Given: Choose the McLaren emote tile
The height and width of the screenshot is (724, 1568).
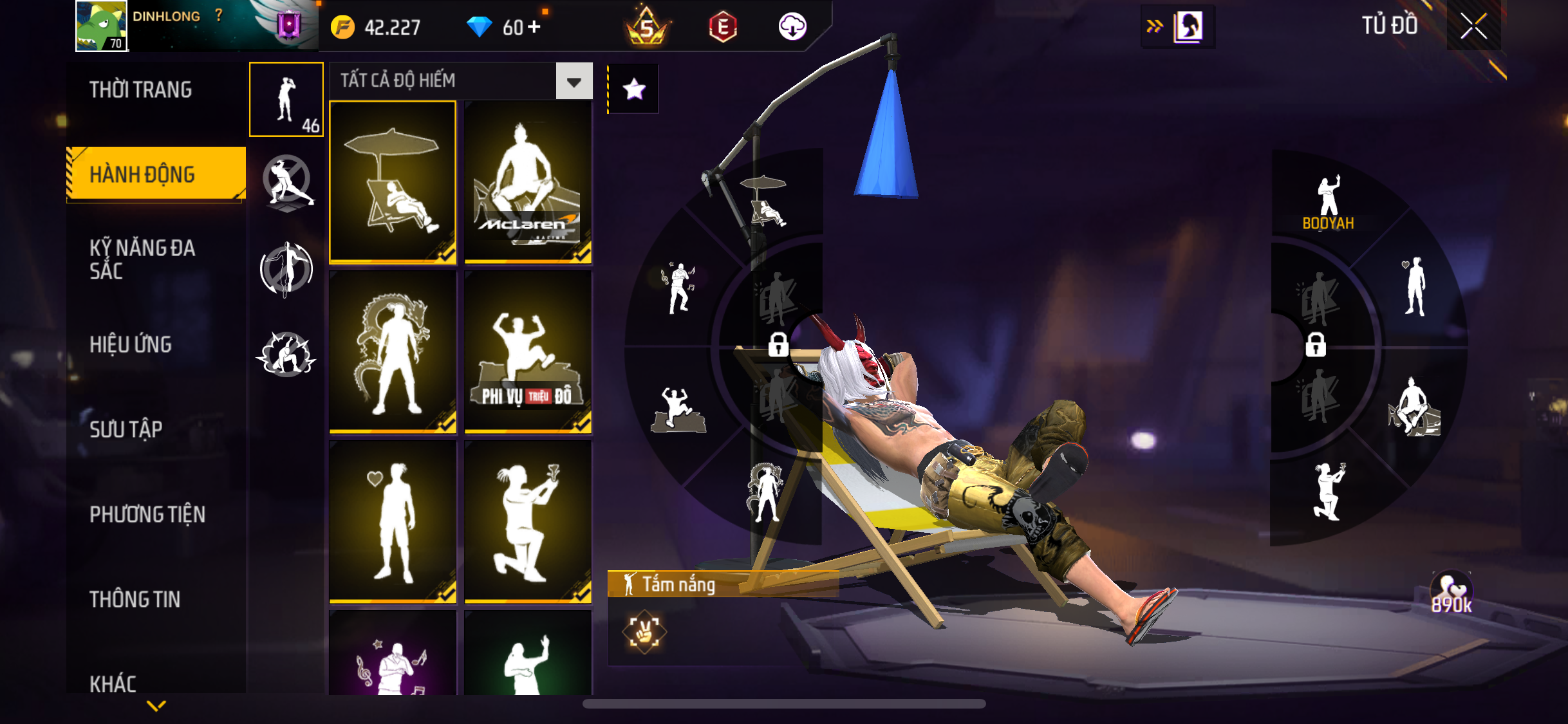Looking at the screenshot, I should click(x=528, y=182).
